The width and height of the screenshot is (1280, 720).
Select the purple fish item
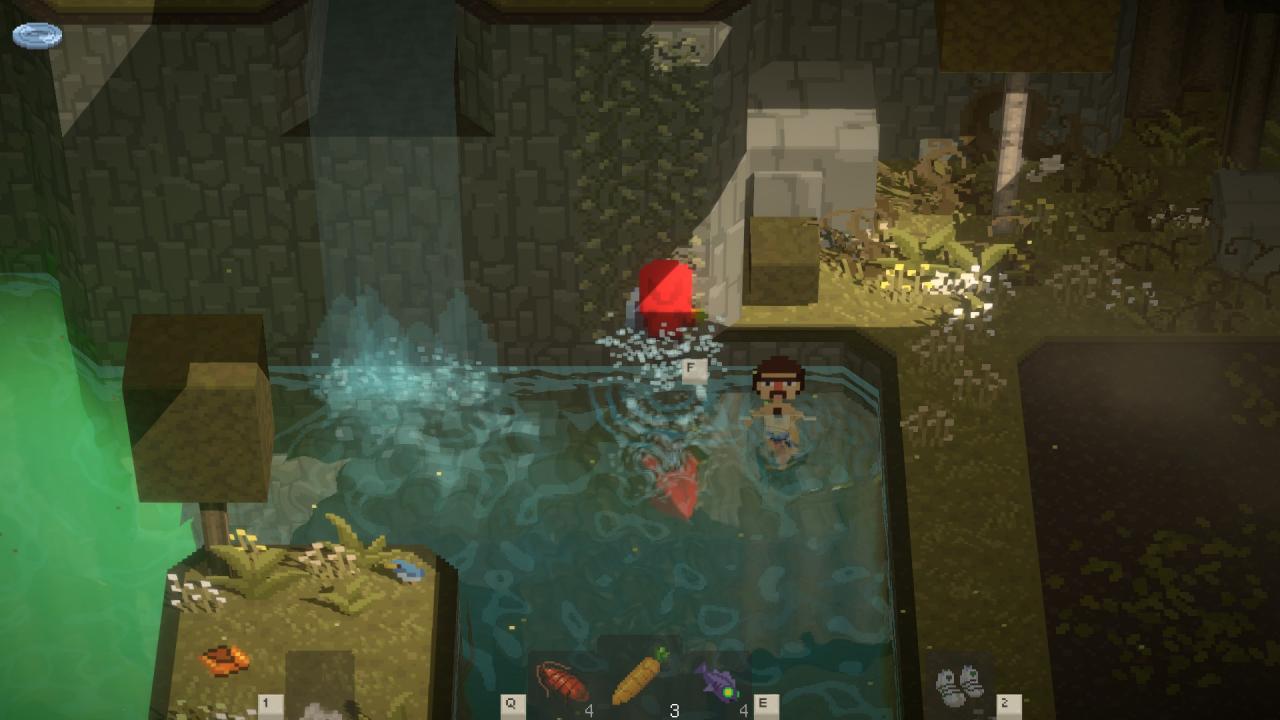(716, 681)
